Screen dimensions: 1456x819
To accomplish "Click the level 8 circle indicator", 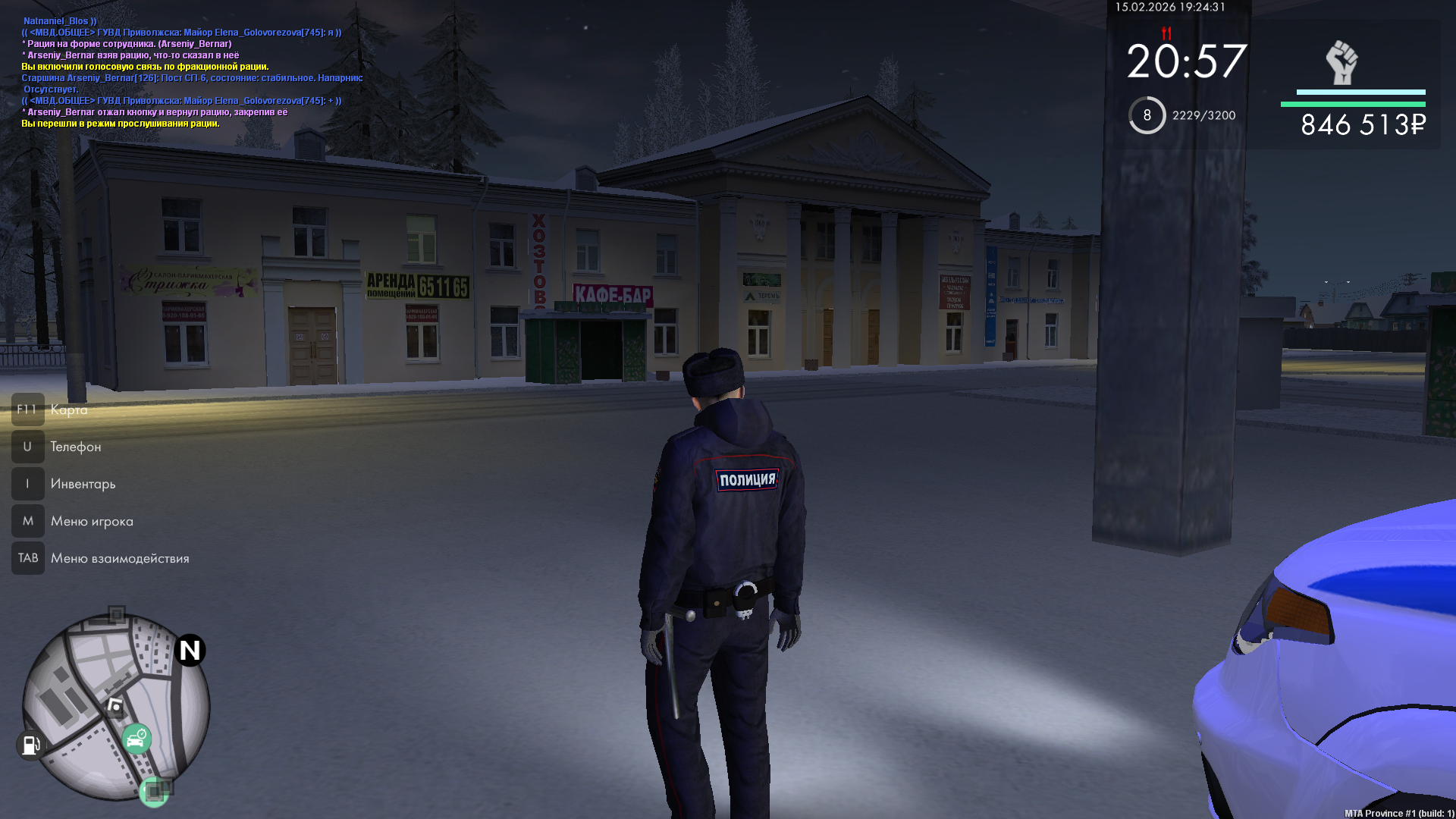I will point(1147,115).
